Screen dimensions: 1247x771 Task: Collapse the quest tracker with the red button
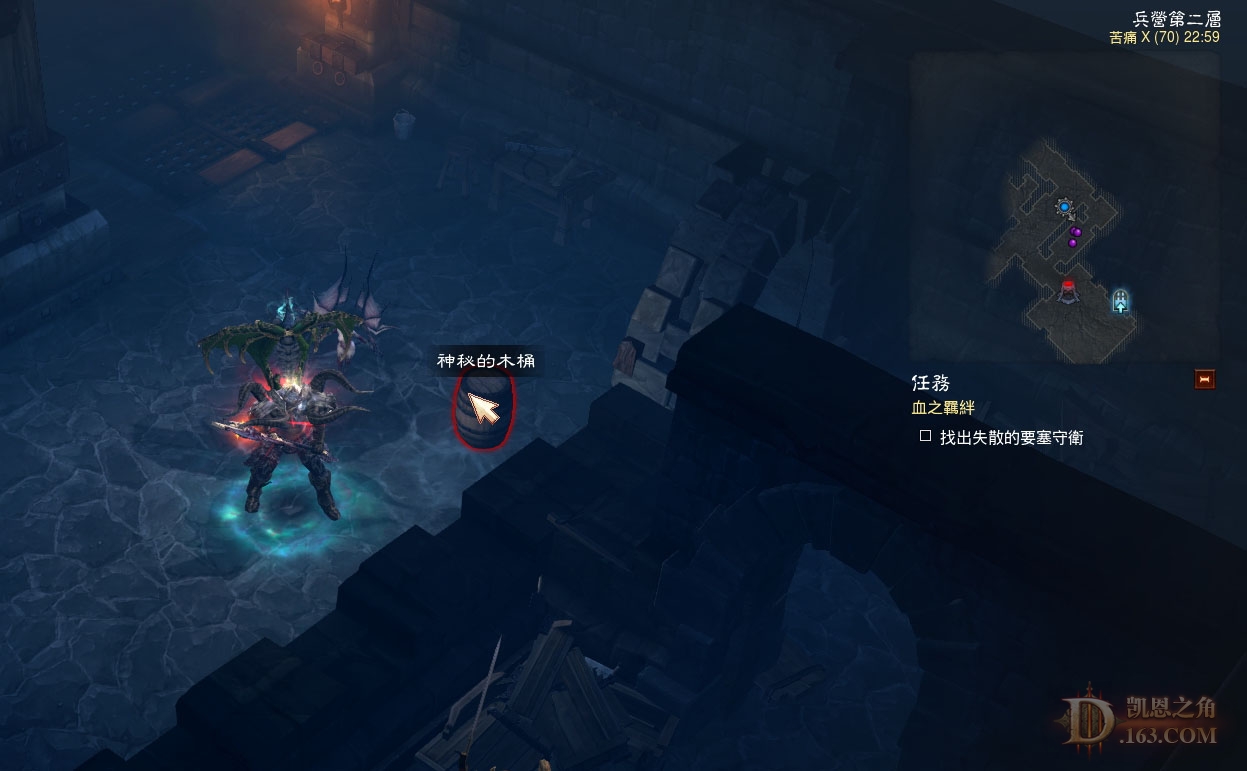tap(1205, 379)
